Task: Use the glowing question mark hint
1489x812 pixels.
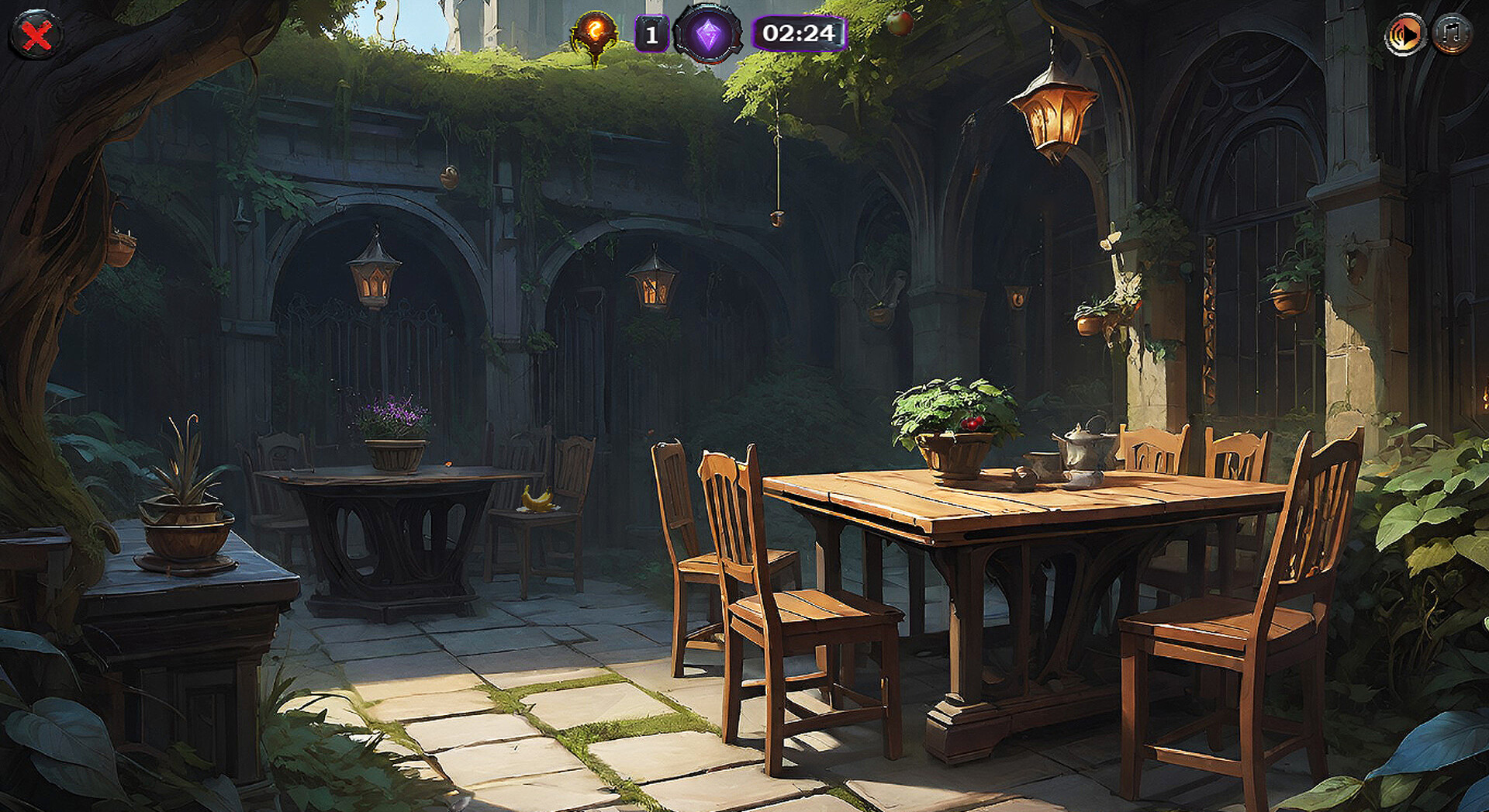Action: click(595, 33)
